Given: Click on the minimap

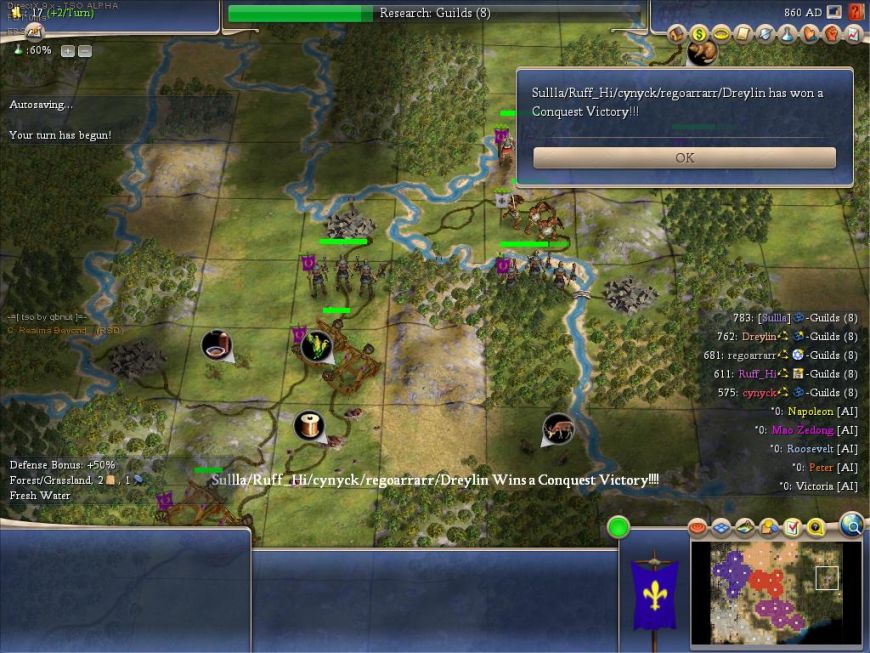Looking at the screenshot, I should 775,591.
